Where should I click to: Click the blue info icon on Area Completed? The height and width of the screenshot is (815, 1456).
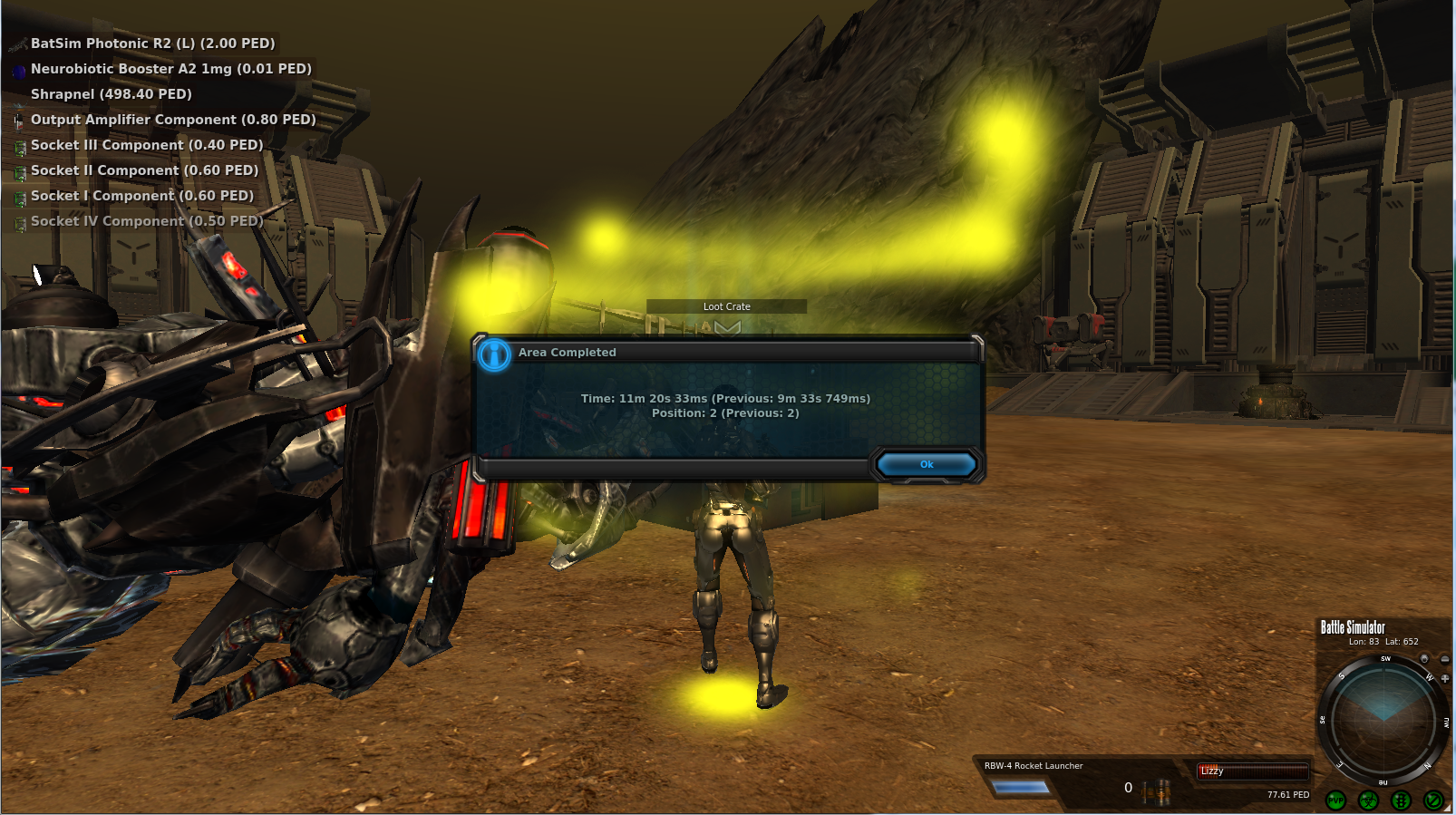click(x=494, y=354)
